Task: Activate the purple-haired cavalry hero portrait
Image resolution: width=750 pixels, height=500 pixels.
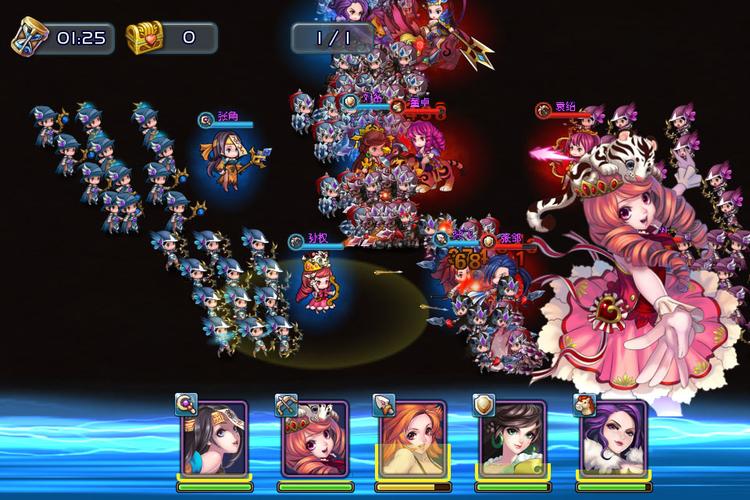Action: pos(612,440)
